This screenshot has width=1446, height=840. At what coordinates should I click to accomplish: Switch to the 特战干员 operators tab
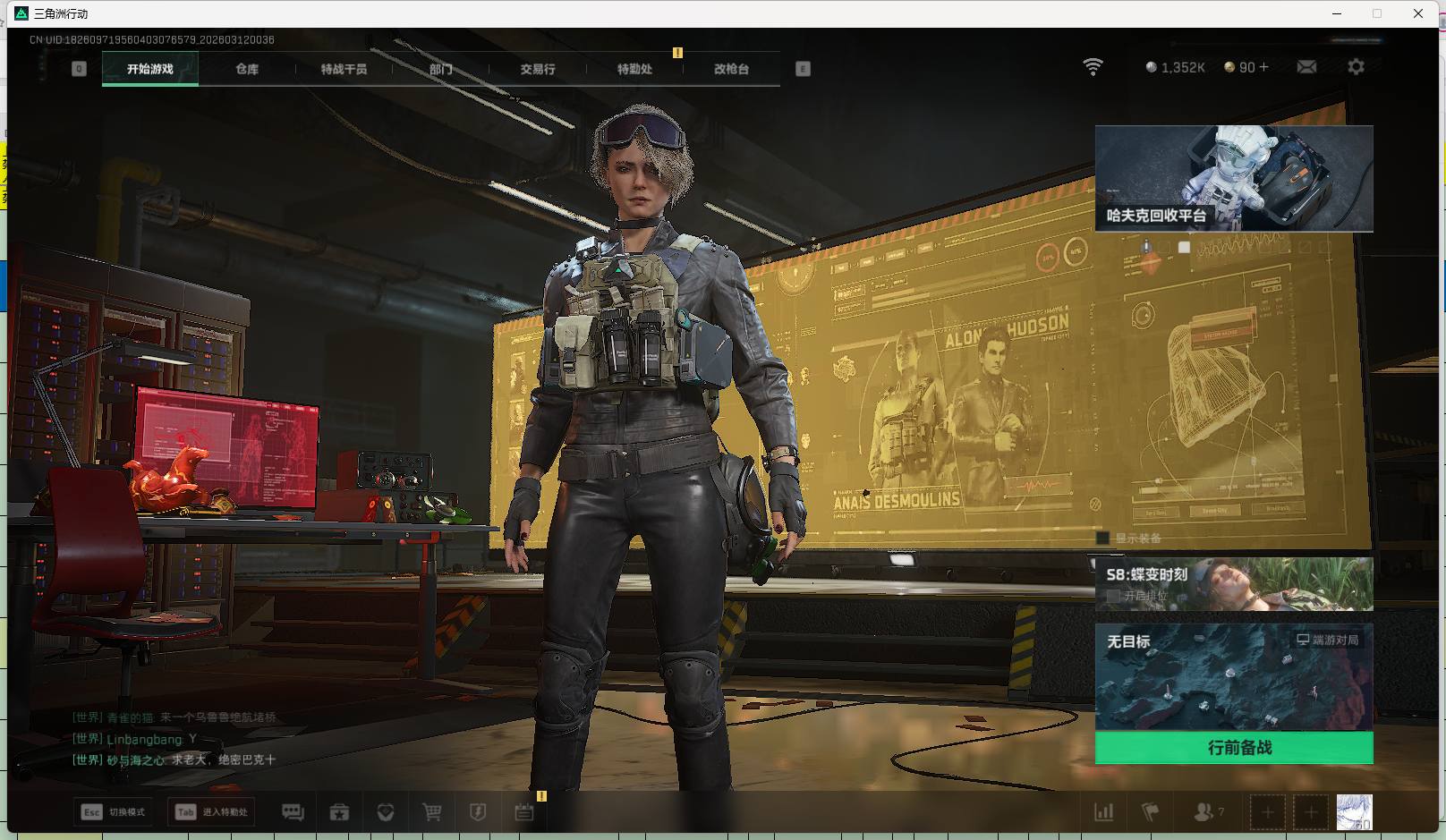point(344,69)
